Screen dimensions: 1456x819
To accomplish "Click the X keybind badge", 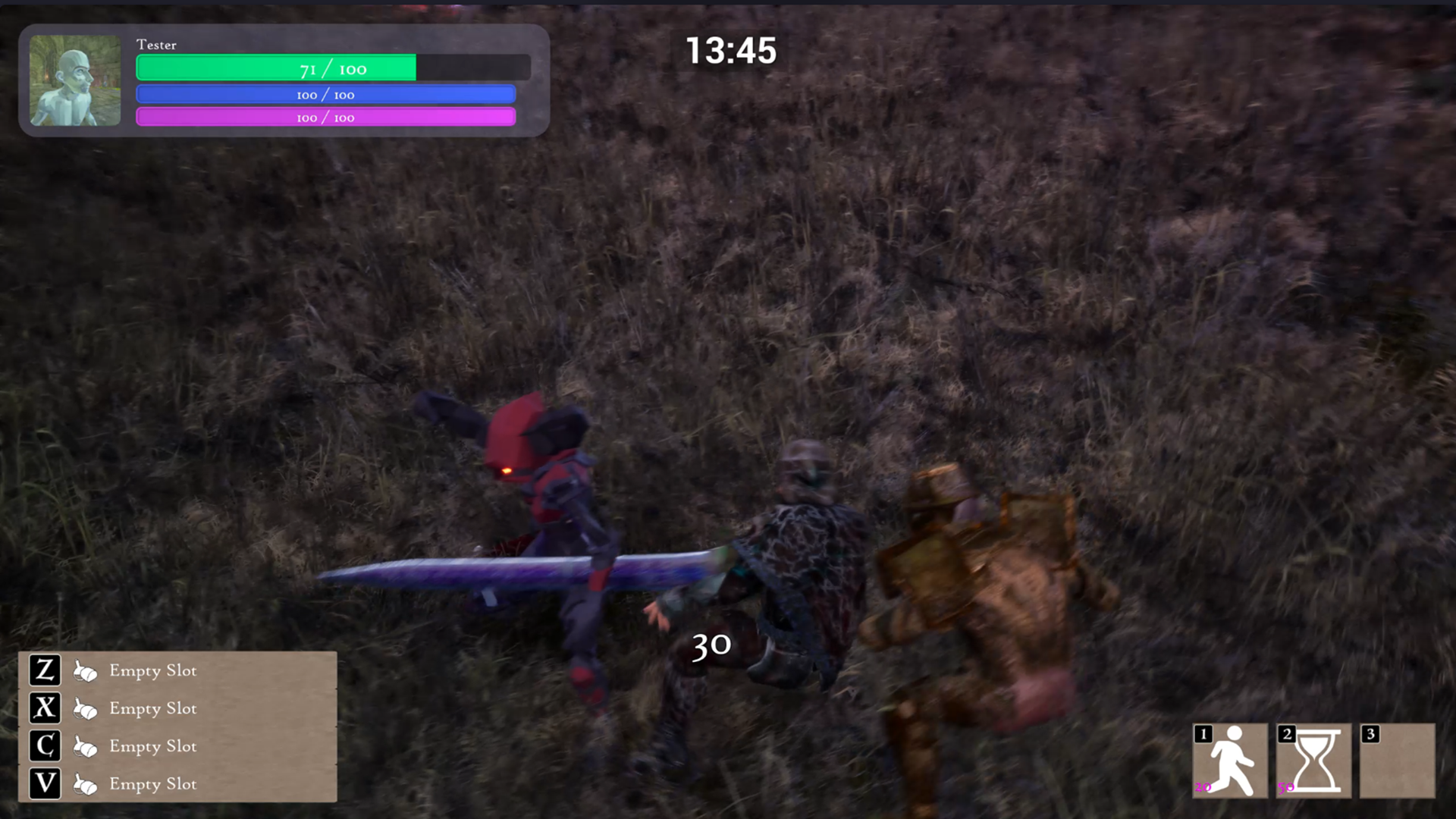I will [44, 709].
